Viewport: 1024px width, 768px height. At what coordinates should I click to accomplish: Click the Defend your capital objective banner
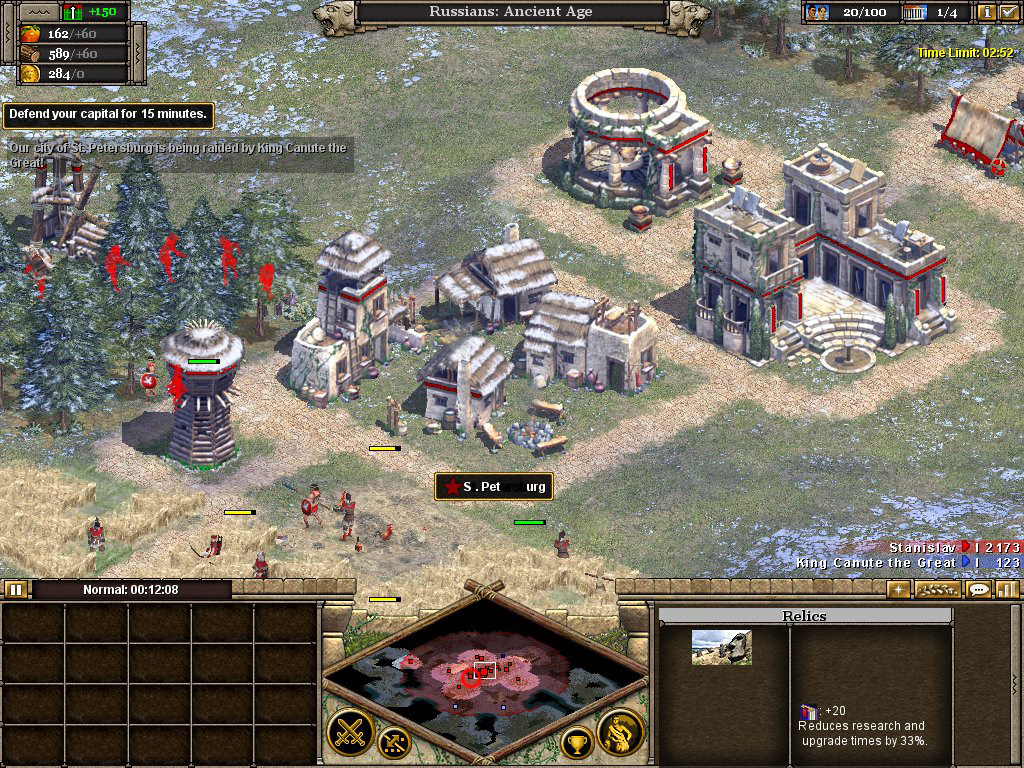point(108,115)
